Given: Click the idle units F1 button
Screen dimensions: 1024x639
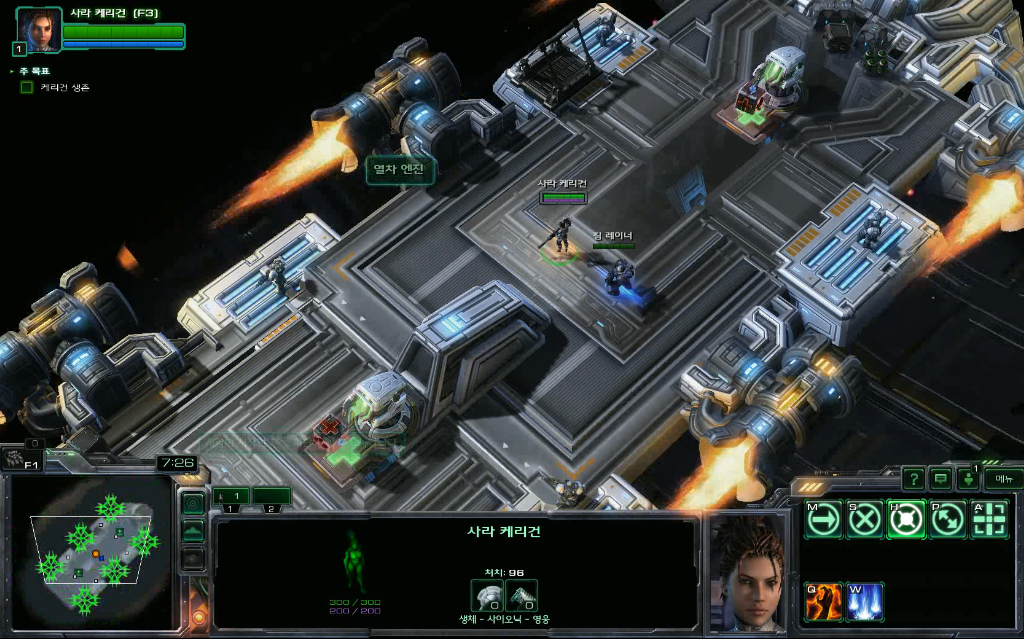Looking at the screenshot, I should coord(19,460).
